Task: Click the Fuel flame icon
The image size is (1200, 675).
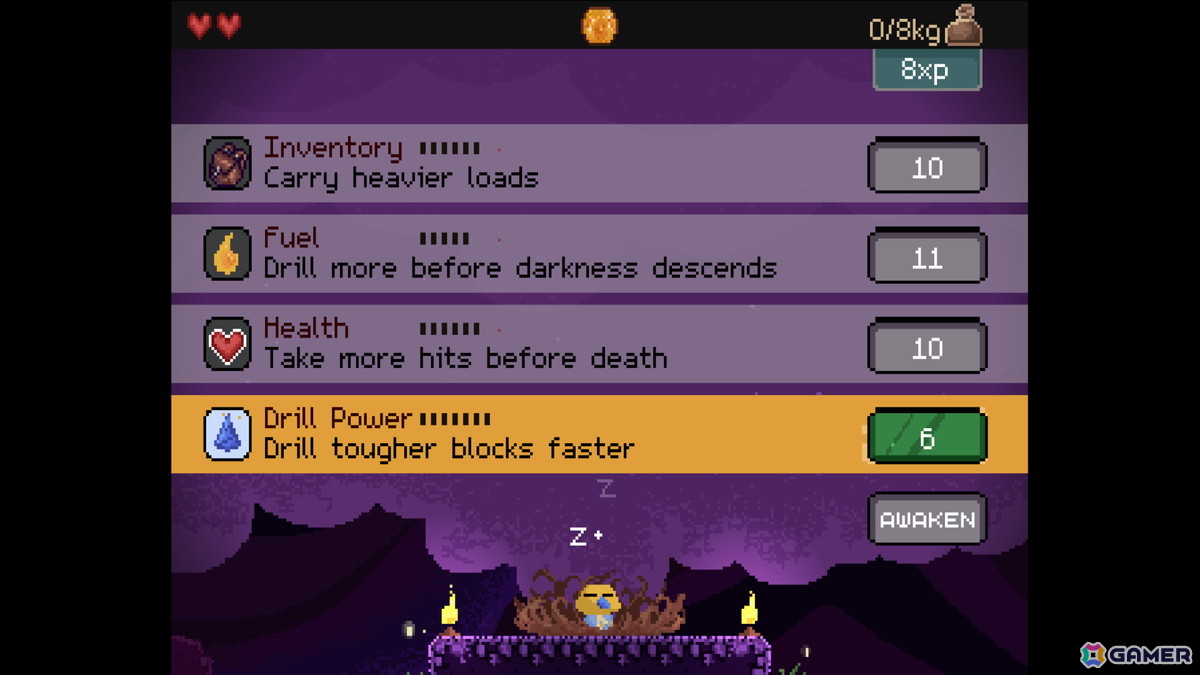Action: click(227, 254)
